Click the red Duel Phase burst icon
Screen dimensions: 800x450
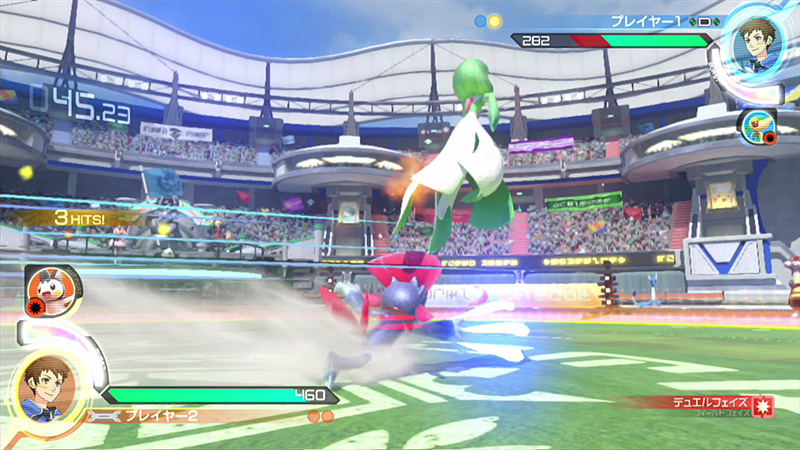(x=762, y=406)
